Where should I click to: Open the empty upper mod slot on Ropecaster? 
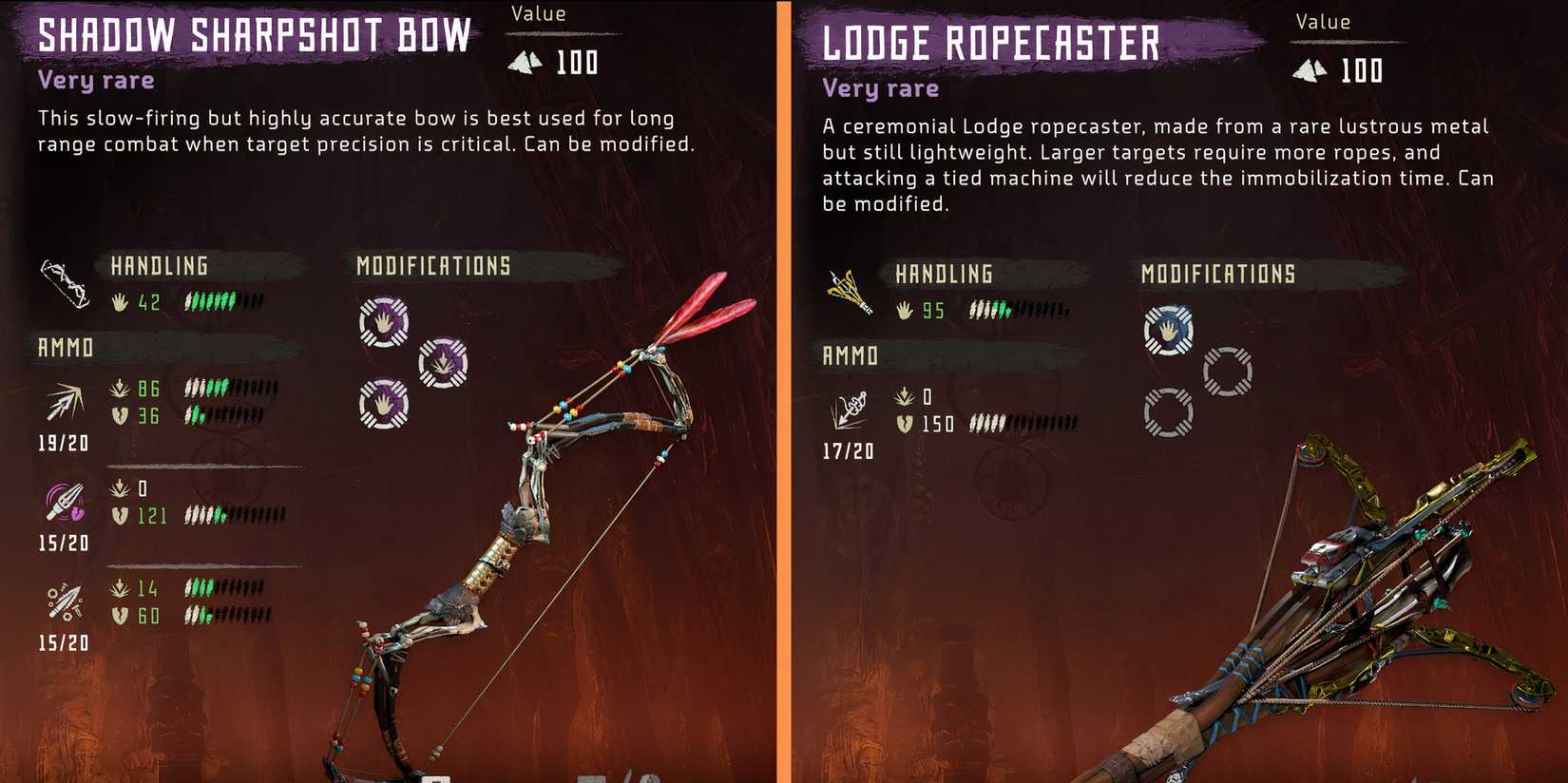pyautogui.click(x=1228, y=373)
